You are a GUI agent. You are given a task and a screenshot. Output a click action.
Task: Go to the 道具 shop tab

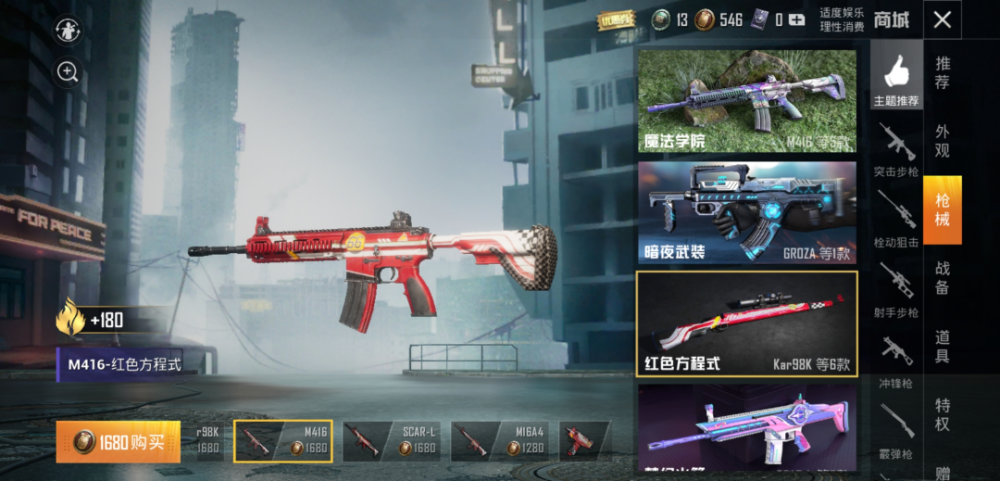point(942,346)
